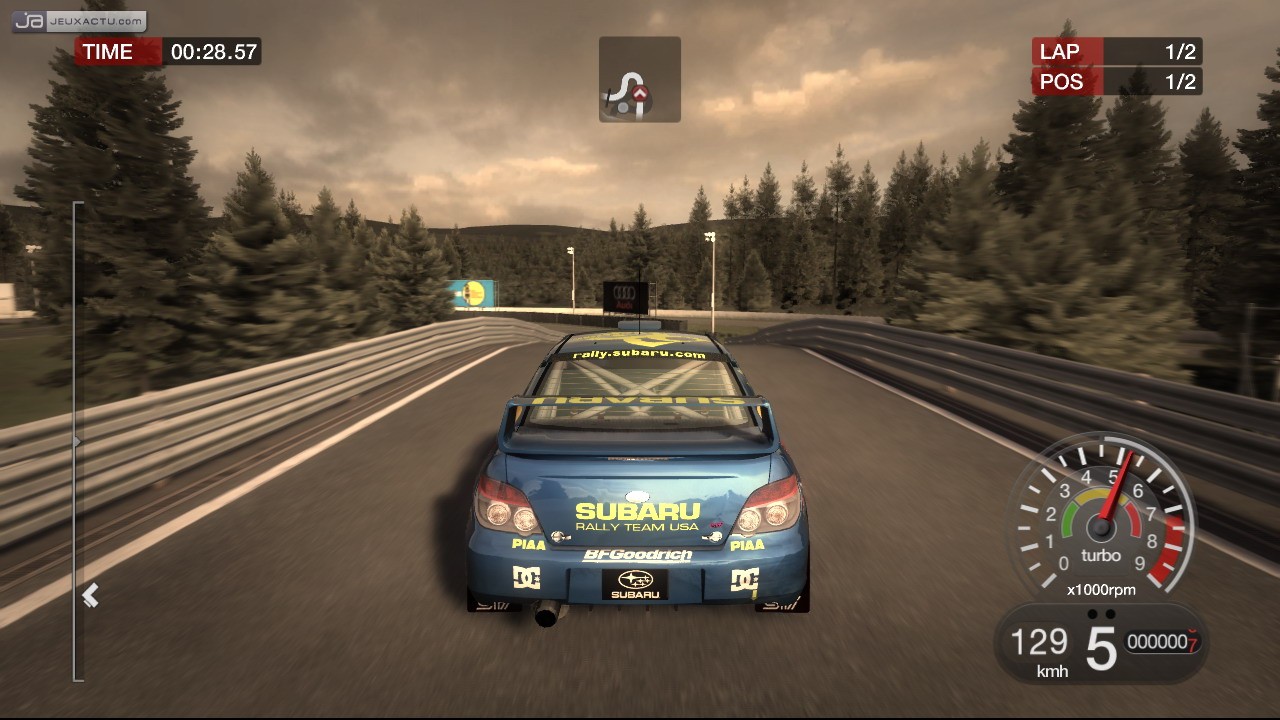This screenshot has width=1280, height=720.
Task: Select the white arrow marker on progress bar
Action: [90, 596]
